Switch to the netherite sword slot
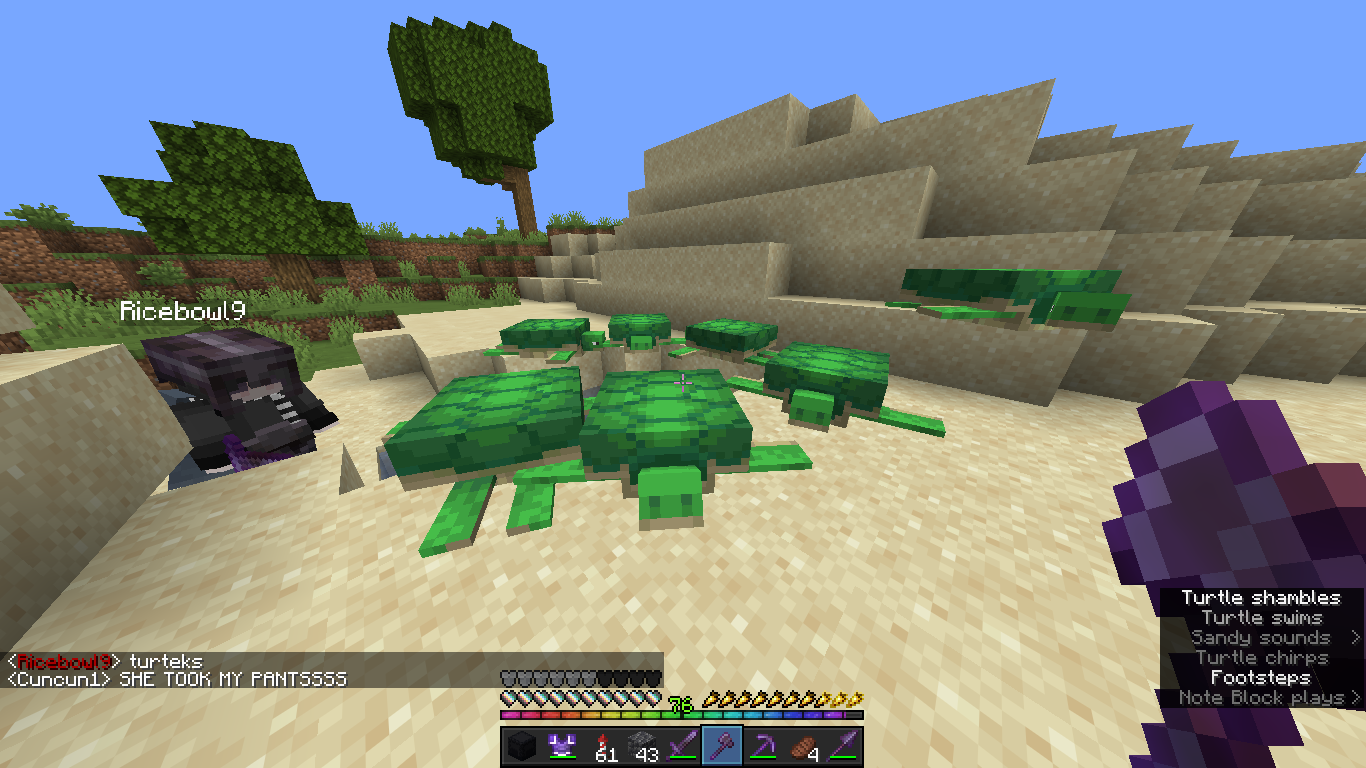This screenshot has height=768, width=1366. (x=682, y=746)
